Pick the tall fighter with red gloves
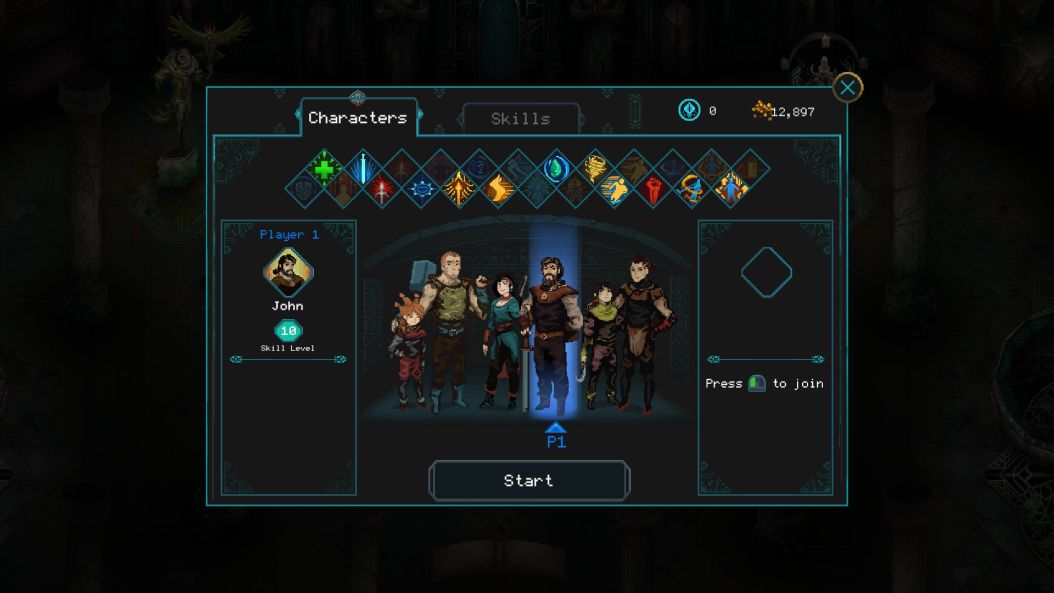This screenshot has height=593, width=1054. pyautogui.click(x=639, y=333)
